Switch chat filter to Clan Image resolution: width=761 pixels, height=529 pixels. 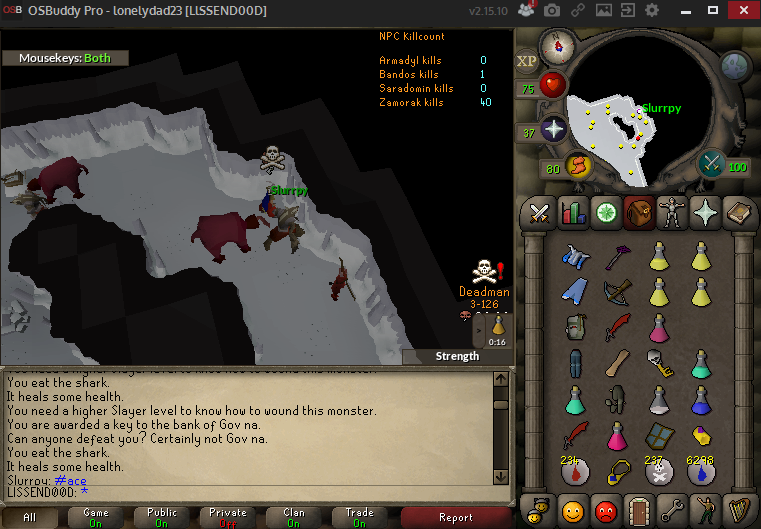coord(294,517)
